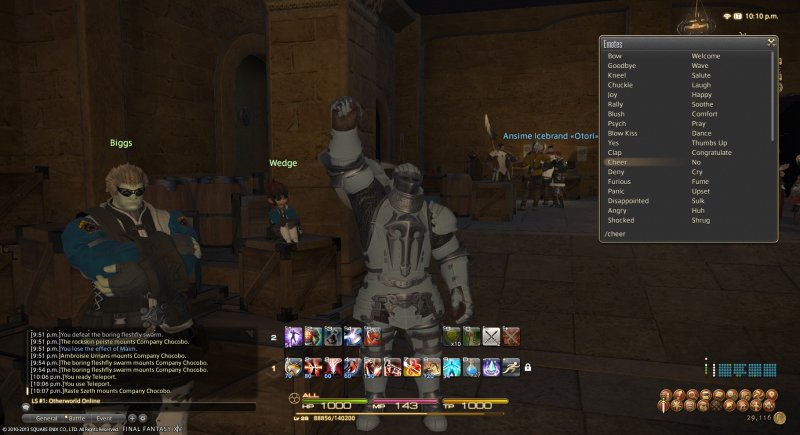
Task: Choose the Salute emote
Action: coord(701,75)
